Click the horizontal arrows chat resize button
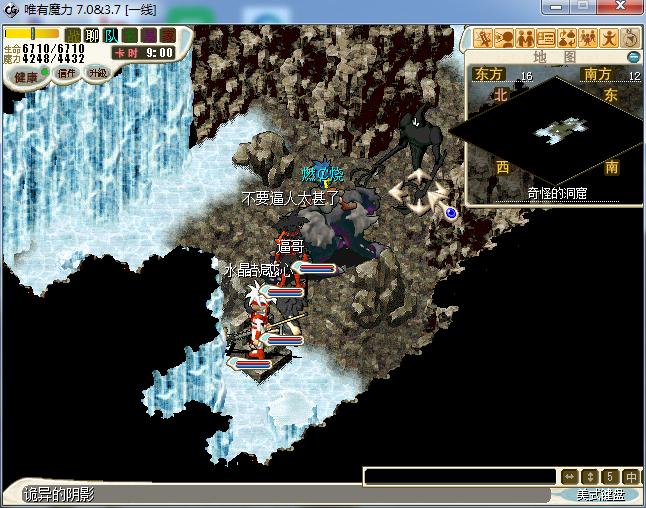The width and height of the screenshot is (646, 508). click(x=569, y=477)
